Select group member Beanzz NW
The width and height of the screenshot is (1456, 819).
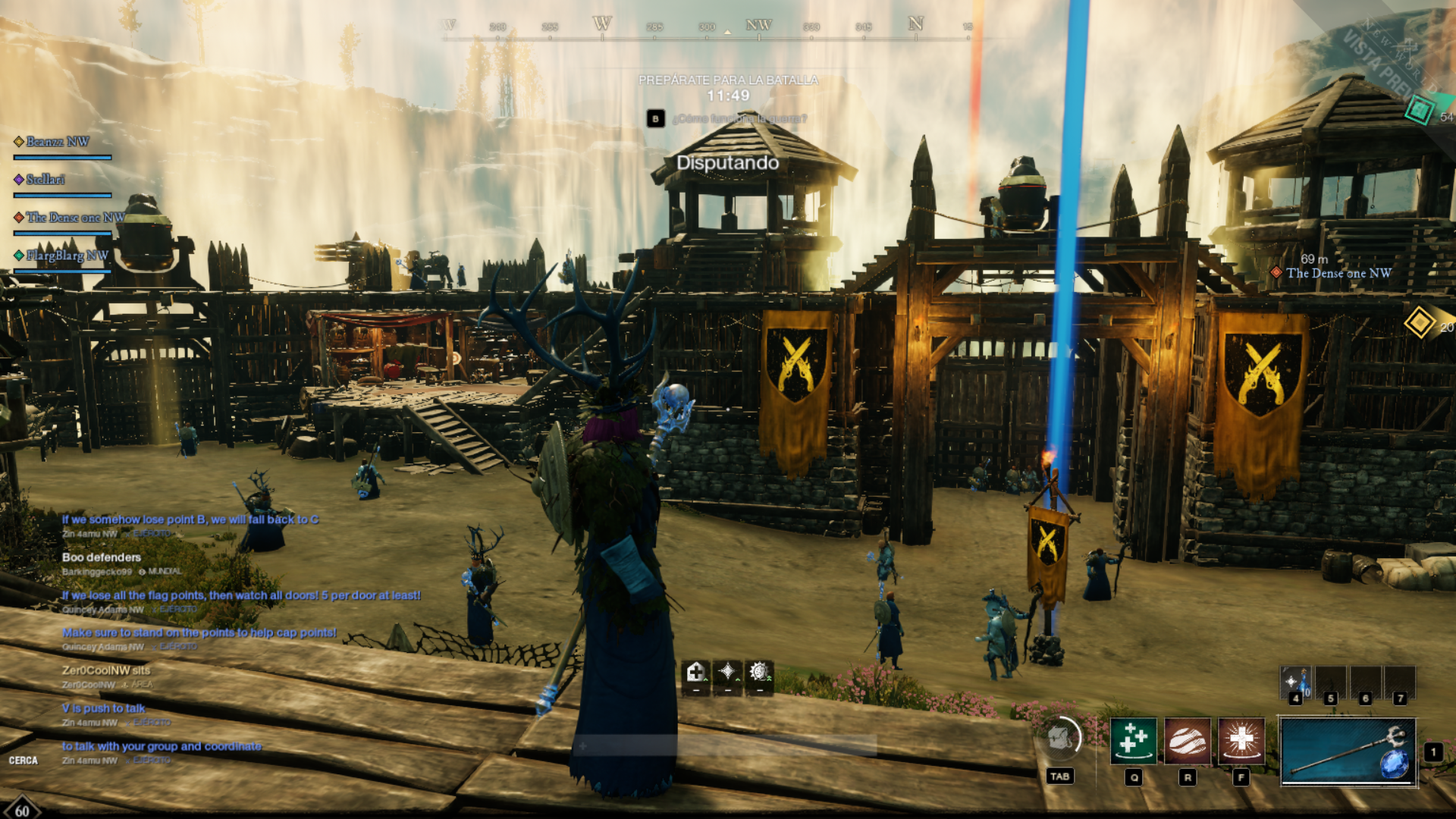pyautogui.click(x=58, y=142)
